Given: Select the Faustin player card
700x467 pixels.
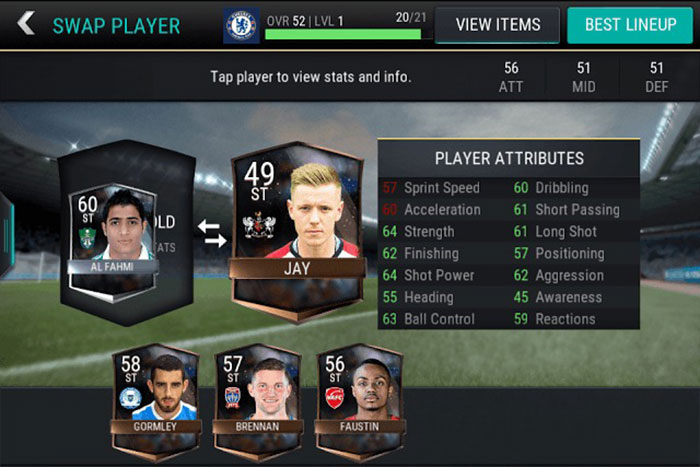Looking at the screenshot, I should point(358,393).
